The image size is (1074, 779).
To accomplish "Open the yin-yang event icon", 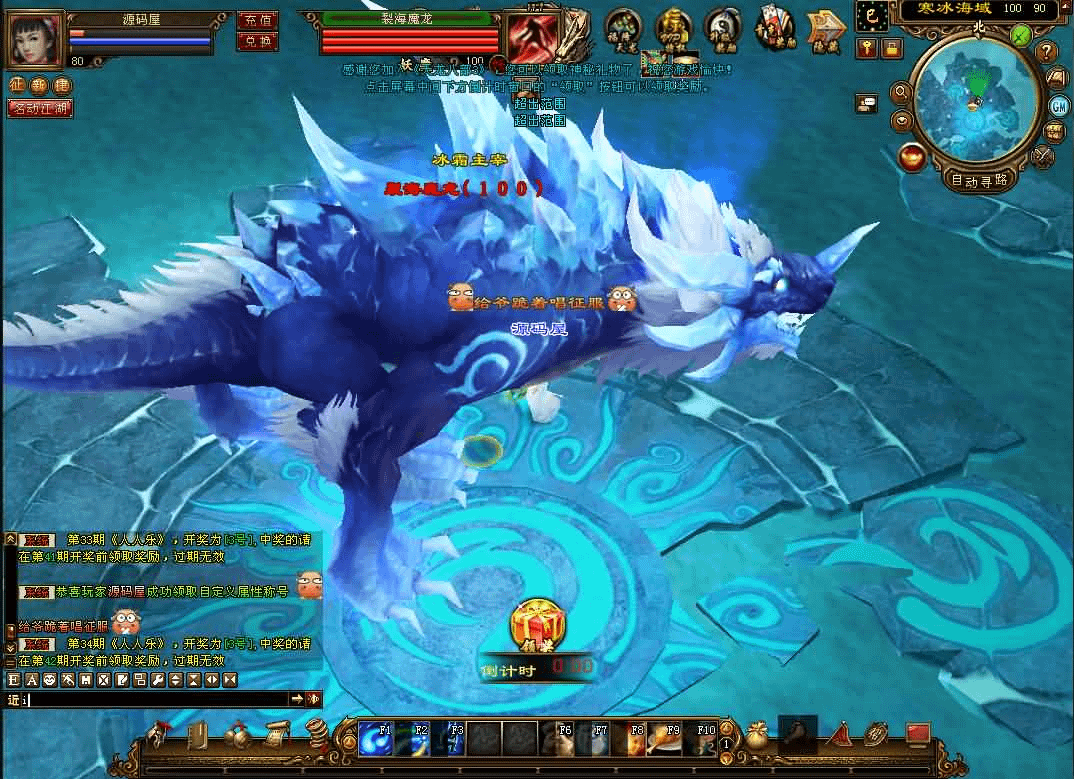I will [722, 28].
